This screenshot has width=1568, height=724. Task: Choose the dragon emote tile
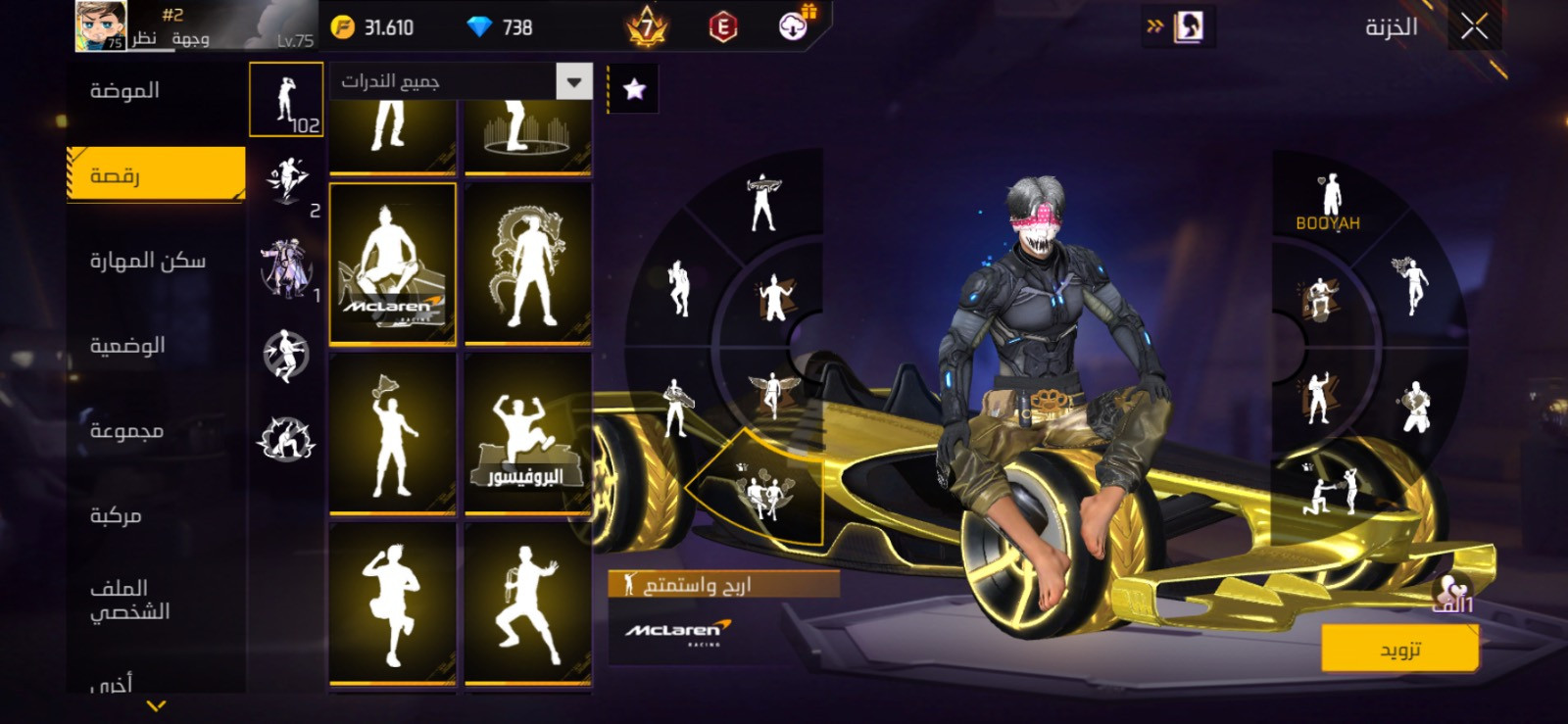click(x=527, y=263)
